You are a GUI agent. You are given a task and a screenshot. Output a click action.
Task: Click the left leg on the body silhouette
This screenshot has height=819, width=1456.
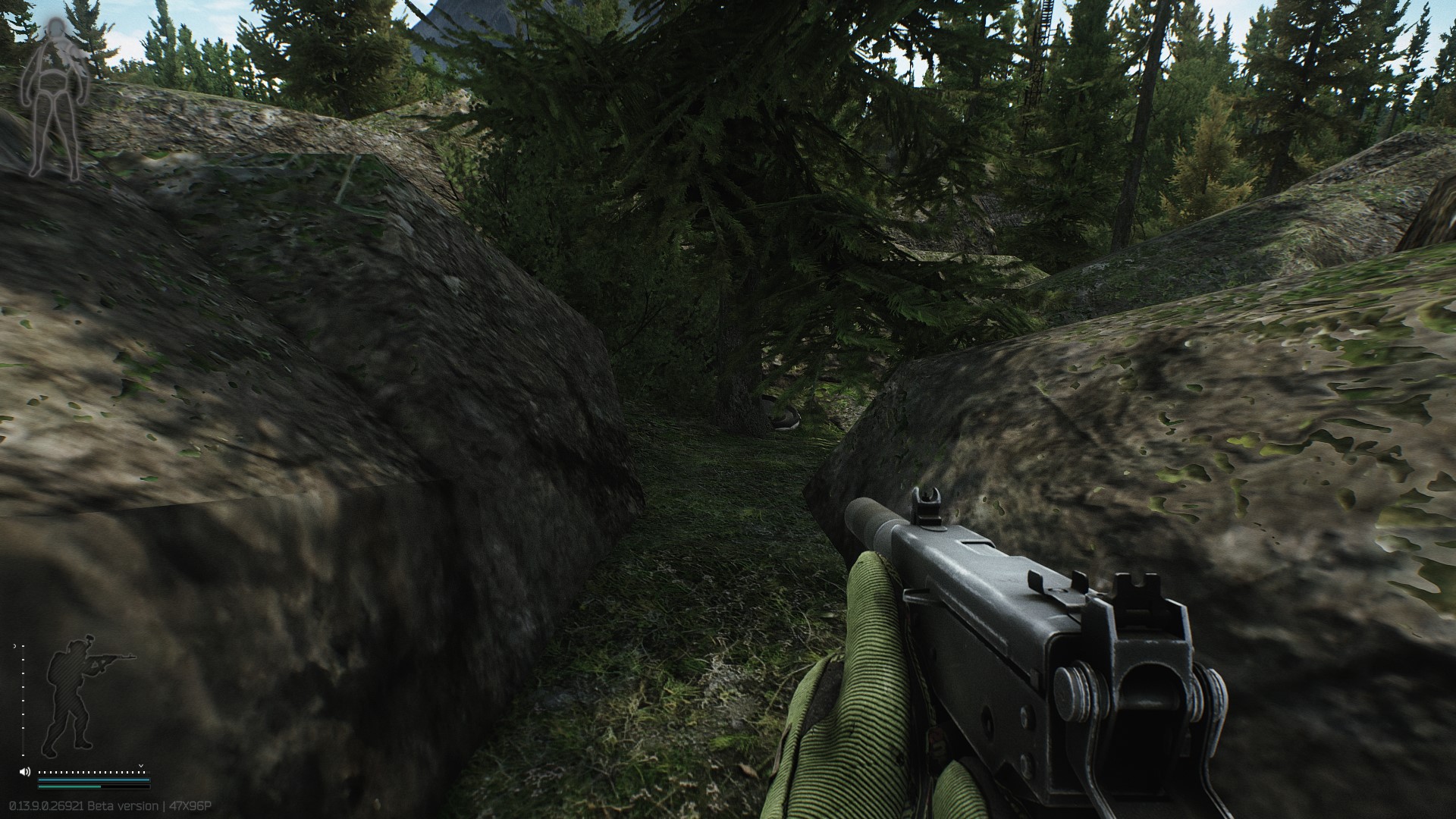41,135
